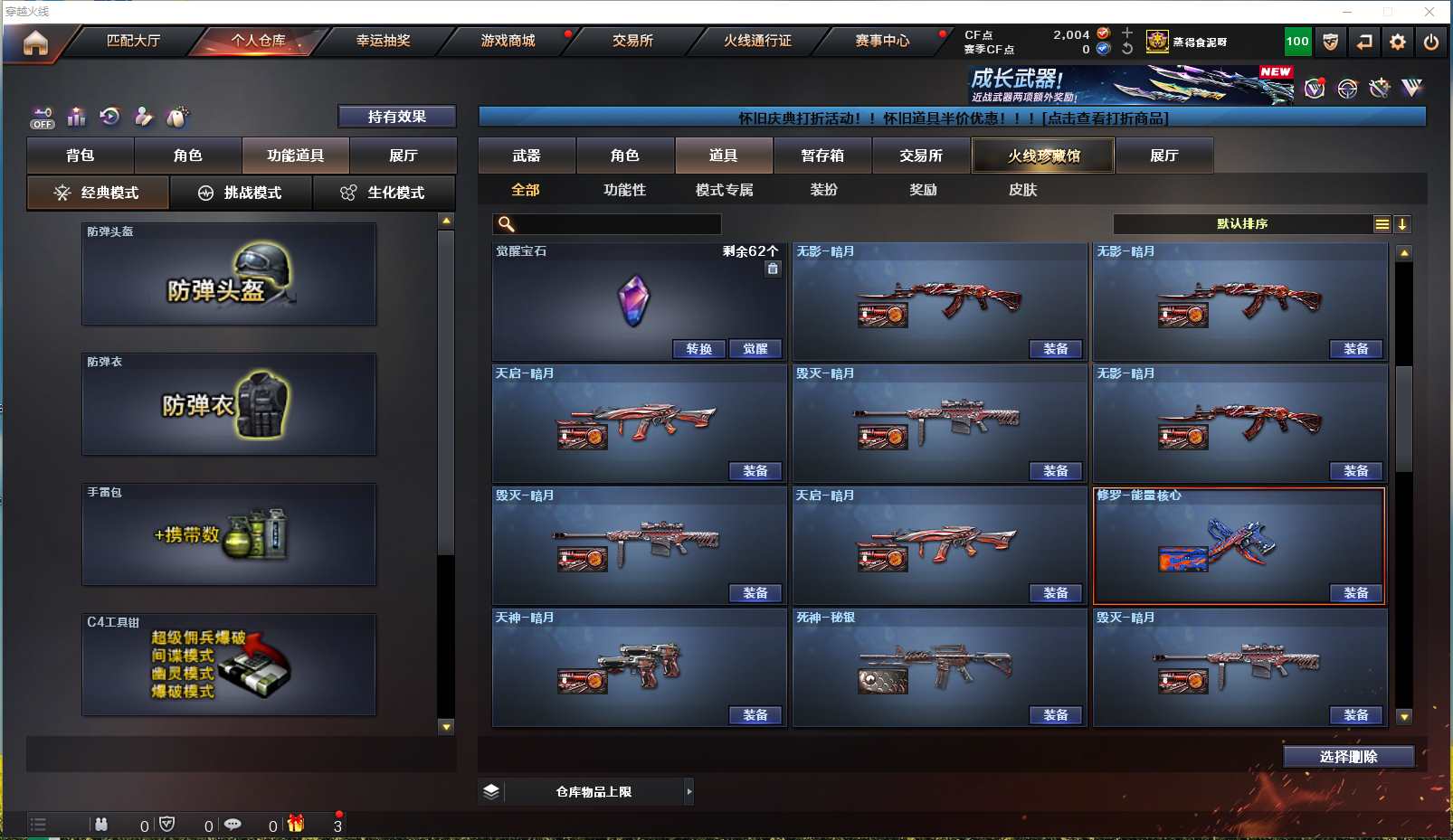Image resolution: width=1453 pixels, height=840 pixels.
Task: Select the 修罗-能量核心 item tile
Action: (x=1238, y=544)
